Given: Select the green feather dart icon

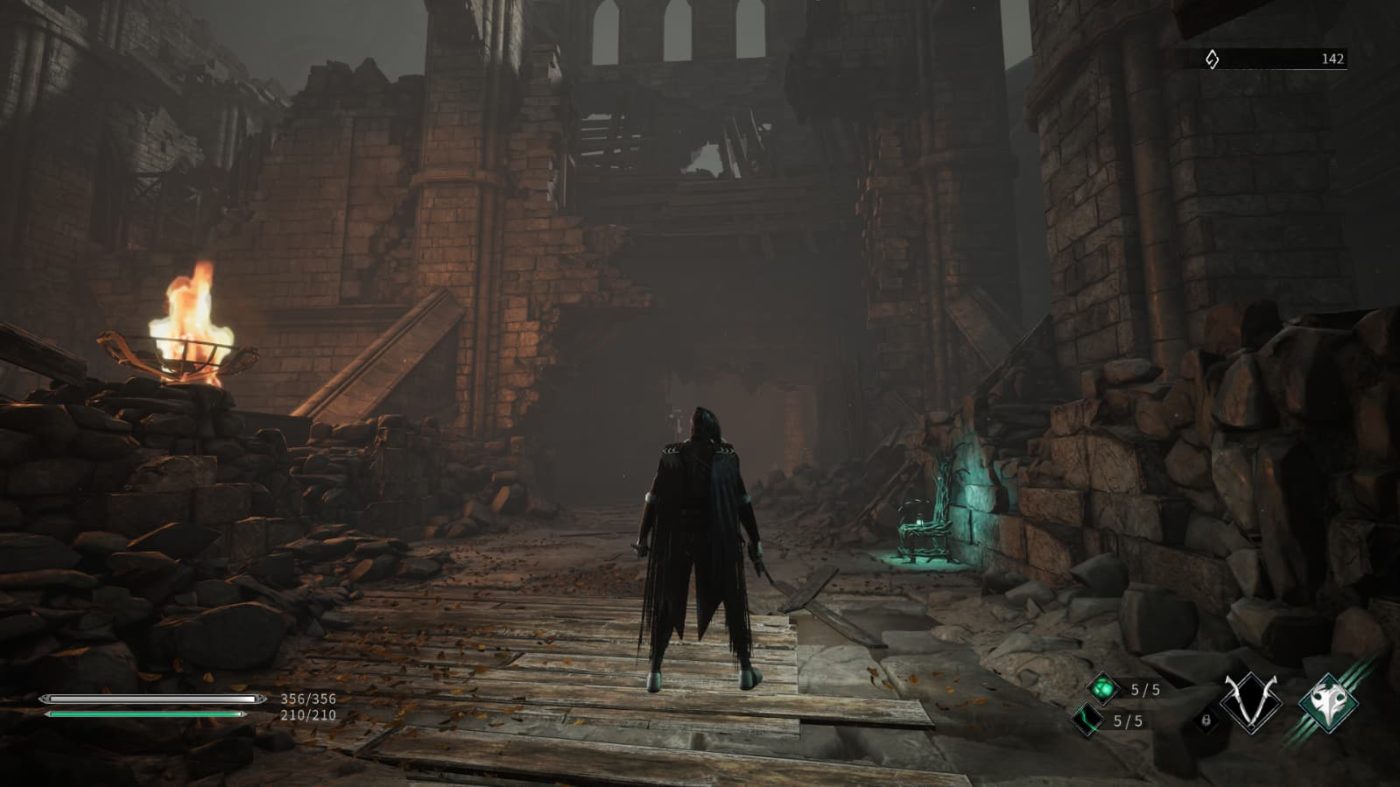Looking at the screenshot, I should click(1088, 718).
